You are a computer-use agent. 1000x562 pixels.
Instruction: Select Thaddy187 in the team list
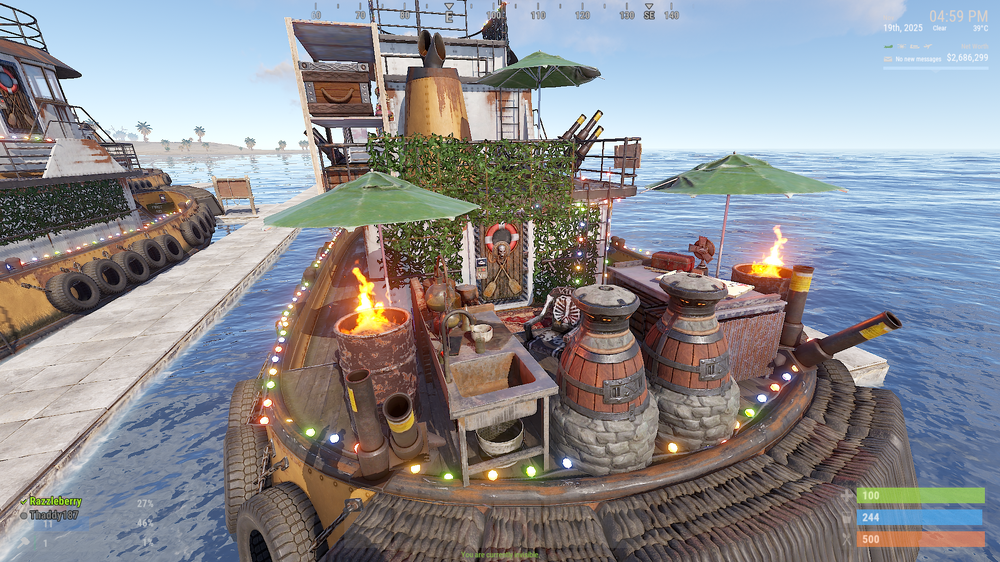pyautogui.click(x=54, y=515)
